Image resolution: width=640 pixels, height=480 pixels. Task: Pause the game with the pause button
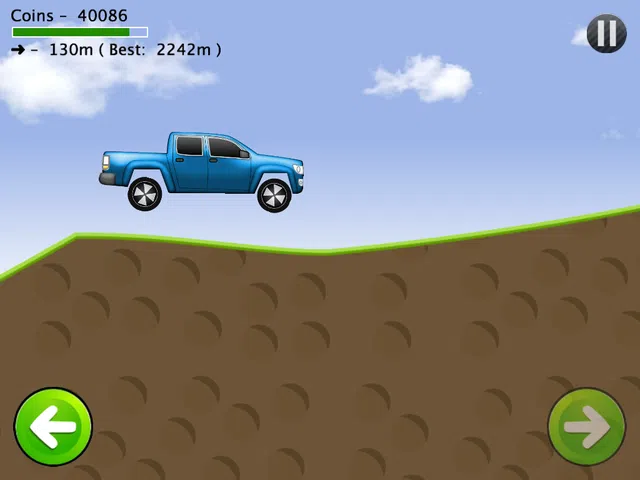[x=606, y=34]
